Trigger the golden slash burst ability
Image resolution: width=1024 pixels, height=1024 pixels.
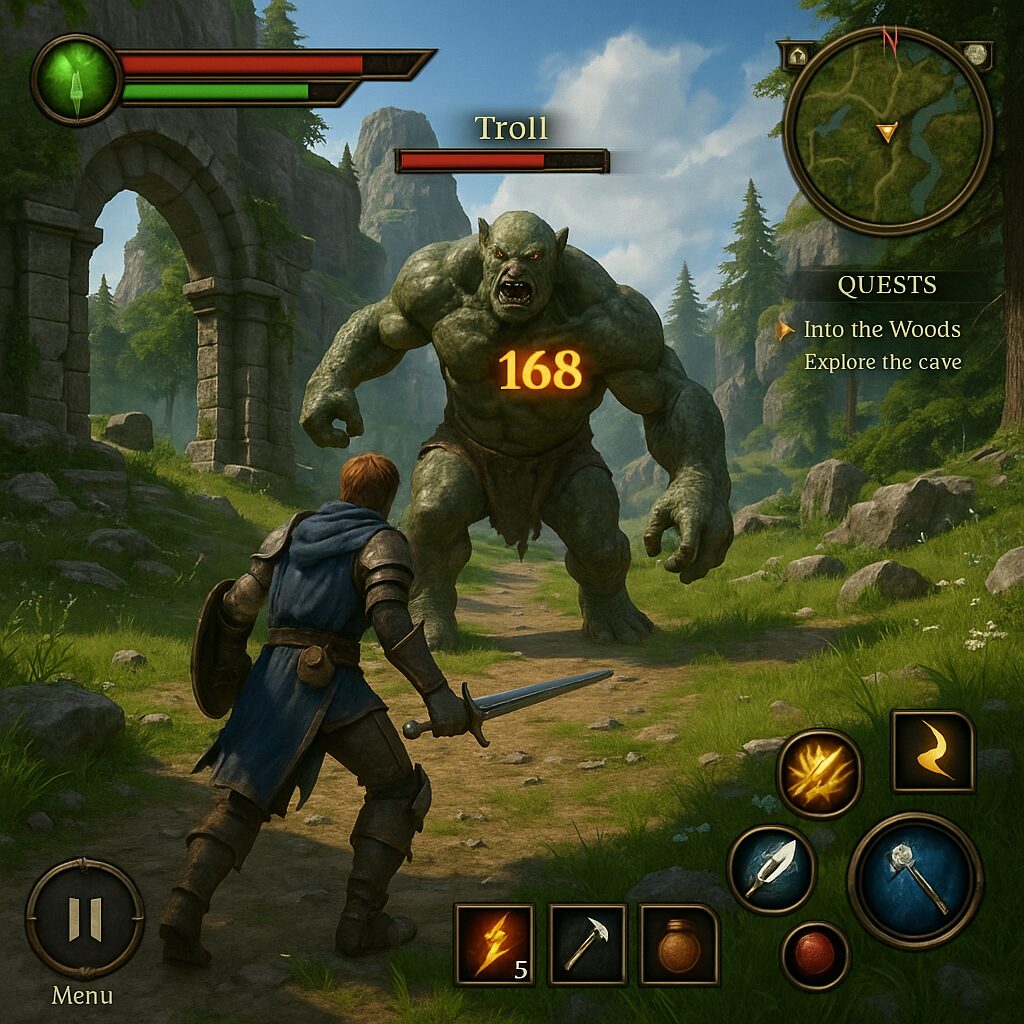819,773
